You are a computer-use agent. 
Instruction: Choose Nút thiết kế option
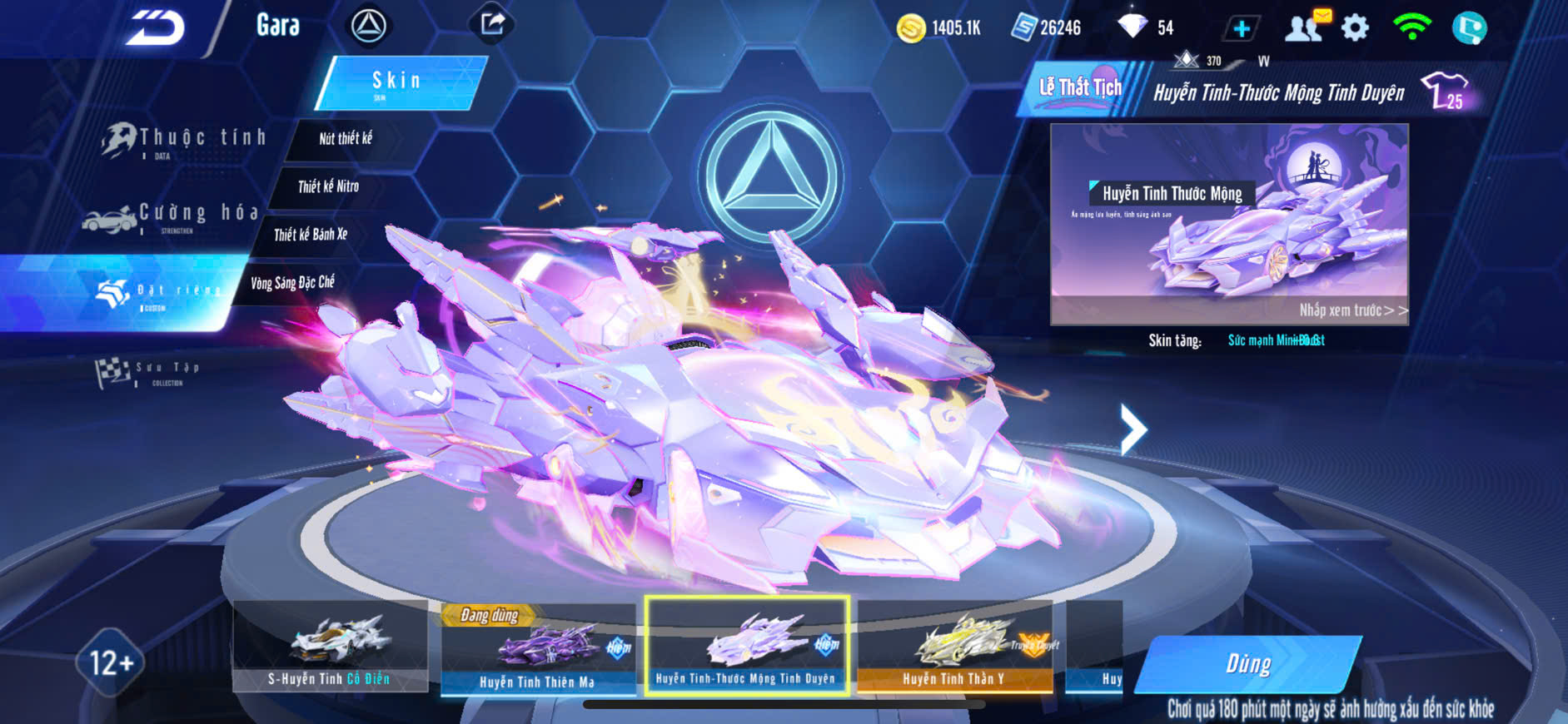pos(345,139)
